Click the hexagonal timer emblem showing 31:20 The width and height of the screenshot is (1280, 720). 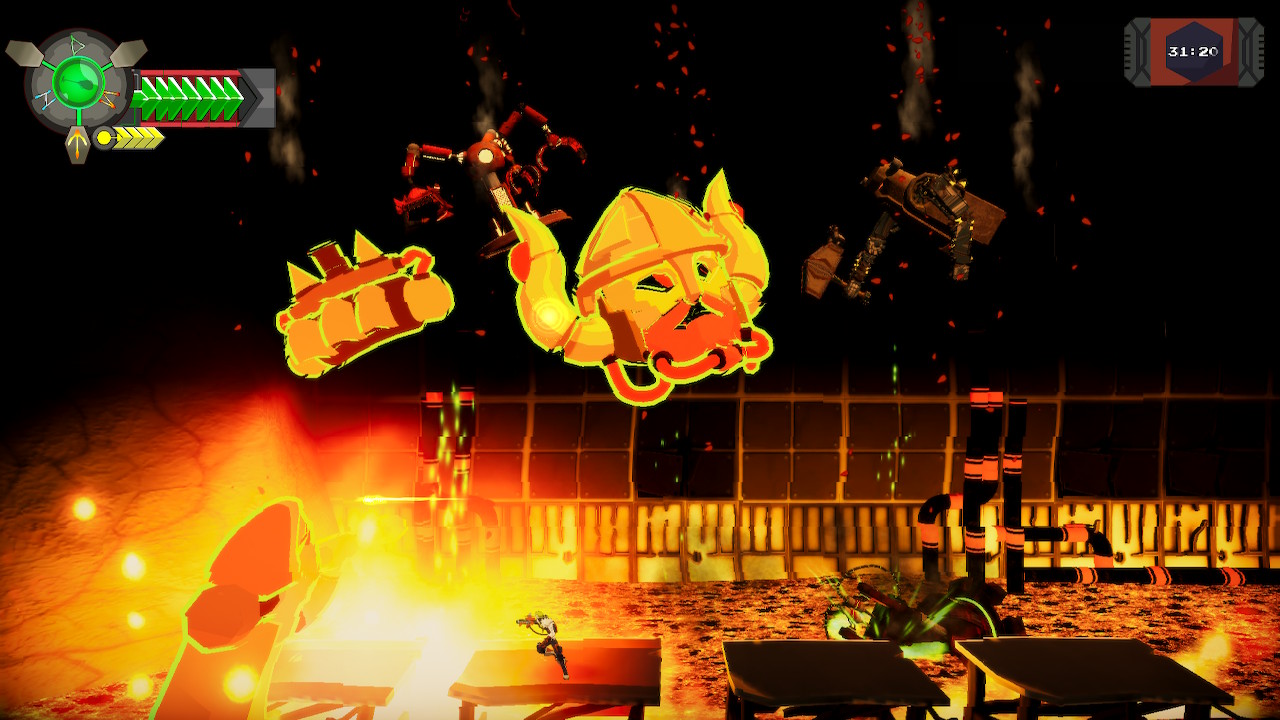(x=1194, y=45)
